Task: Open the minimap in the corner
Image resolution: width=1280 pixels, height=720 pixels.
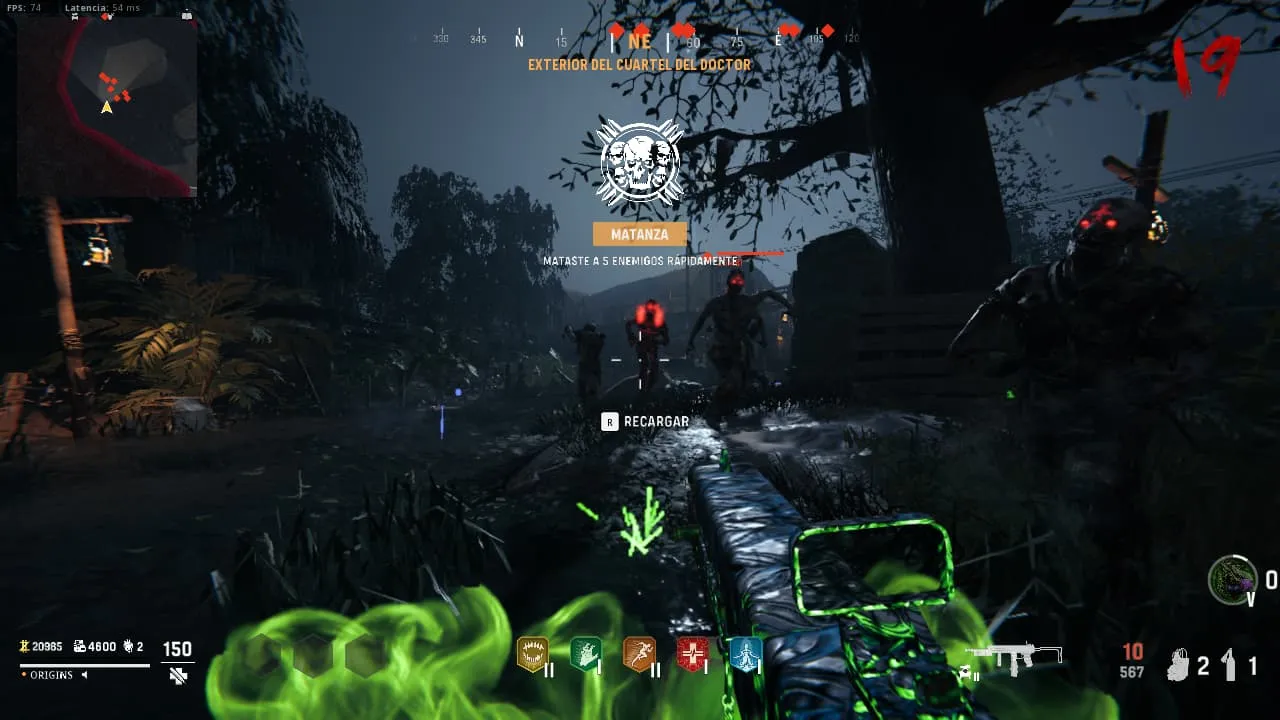Action: pos(107,106)
